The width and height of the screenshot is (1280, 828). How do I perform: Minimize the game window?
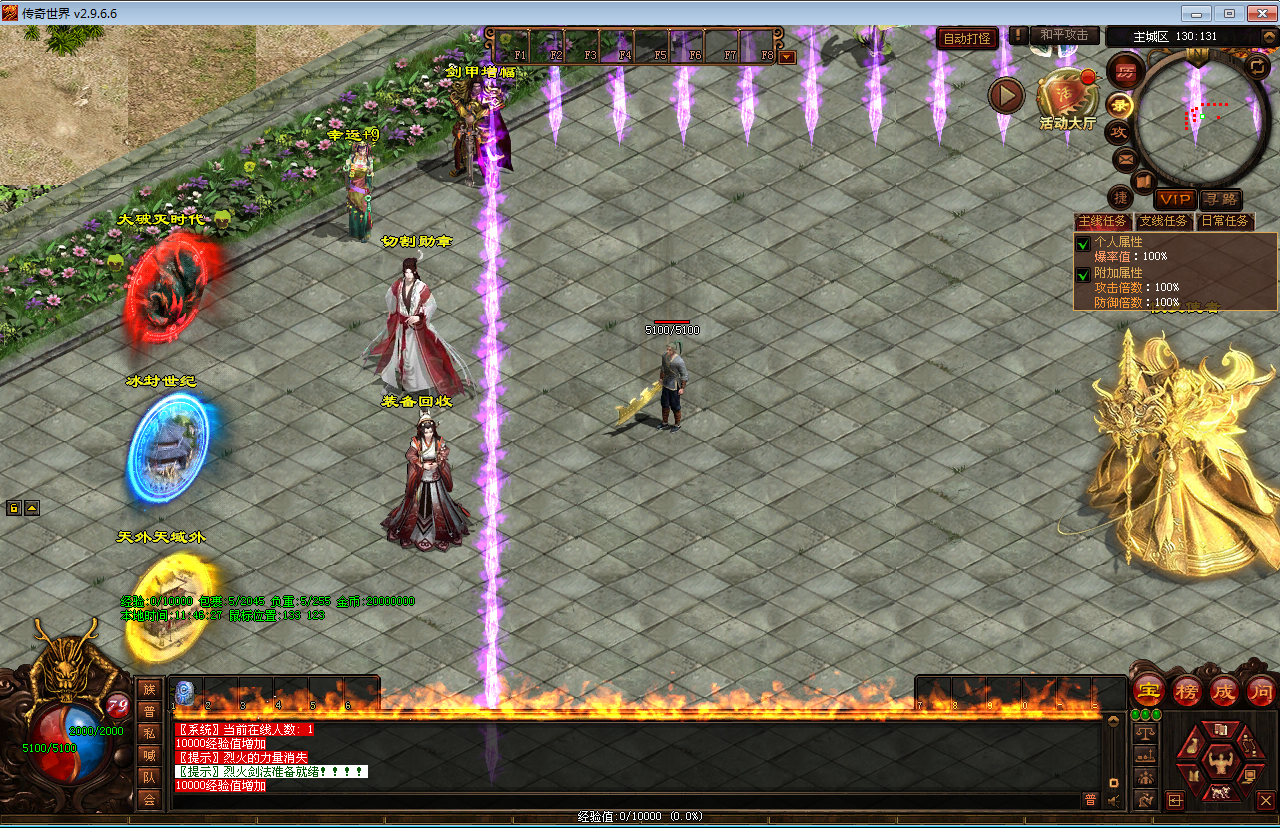tap(1197, 13)
